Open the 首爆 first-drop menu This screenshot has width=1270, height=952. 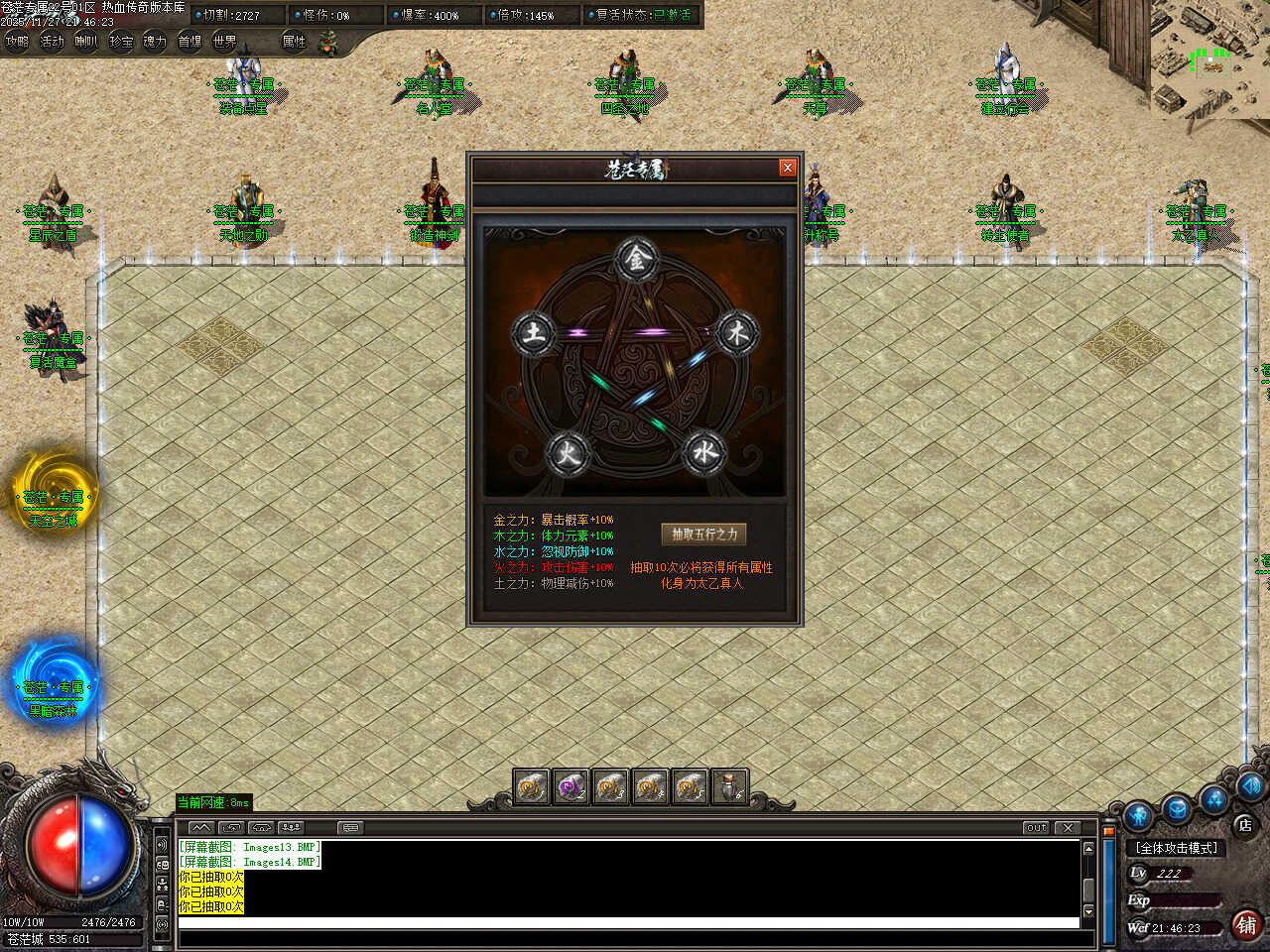(x=190, y=42)
